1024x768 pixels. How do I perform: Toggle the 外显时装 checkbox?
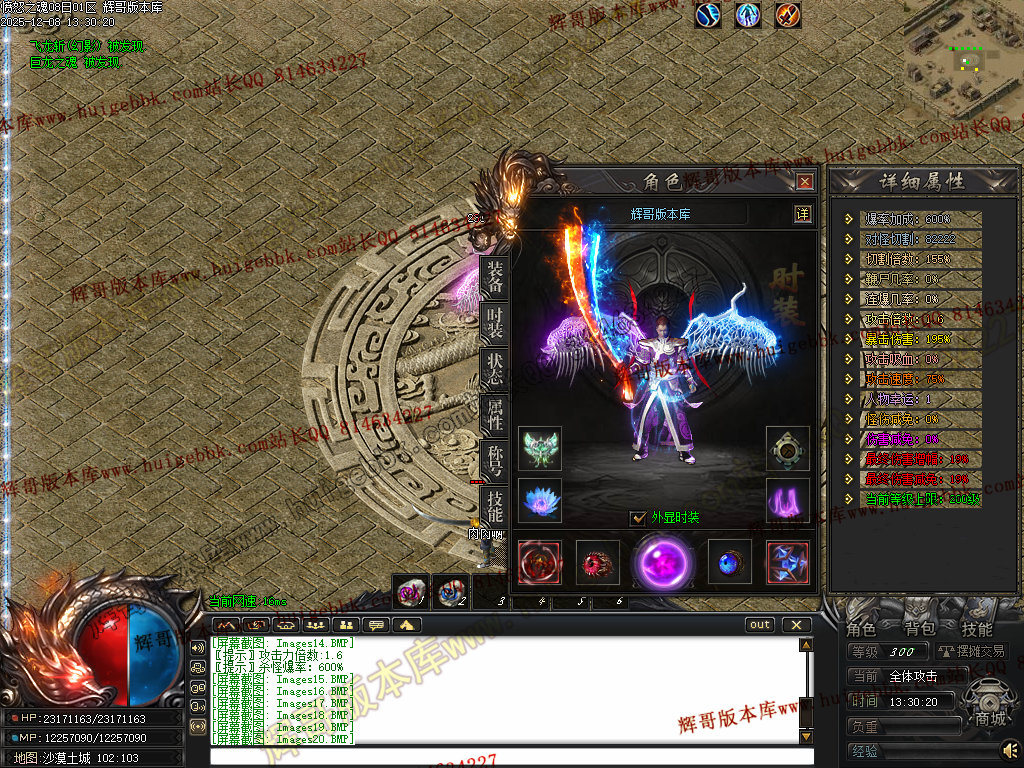click(x=638, y=517)
